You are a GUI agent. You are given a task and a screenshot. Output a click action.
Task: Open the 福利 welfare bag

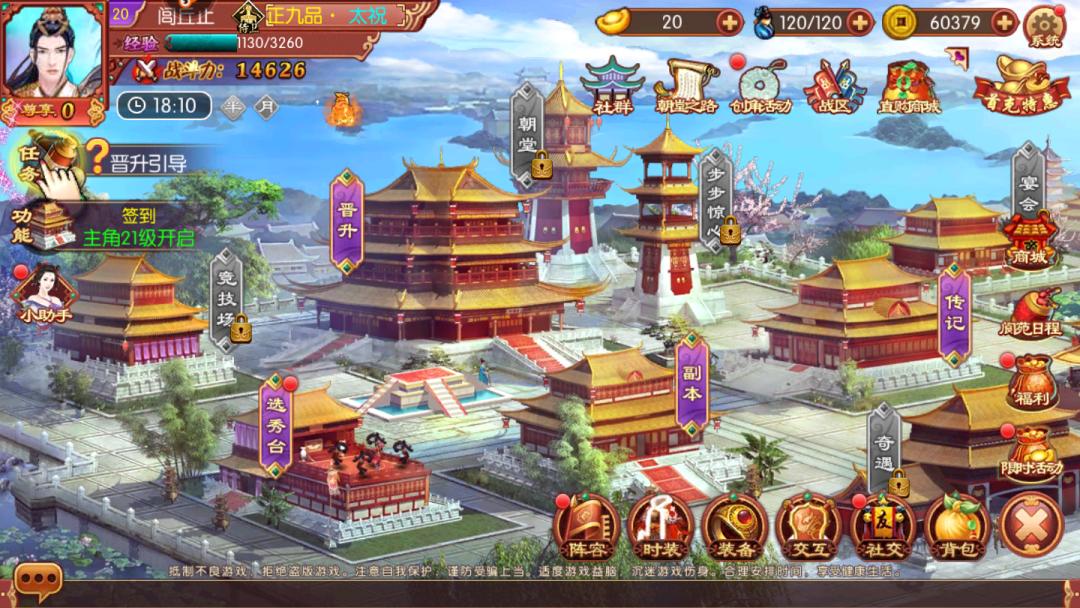(x=1032, y=382)
